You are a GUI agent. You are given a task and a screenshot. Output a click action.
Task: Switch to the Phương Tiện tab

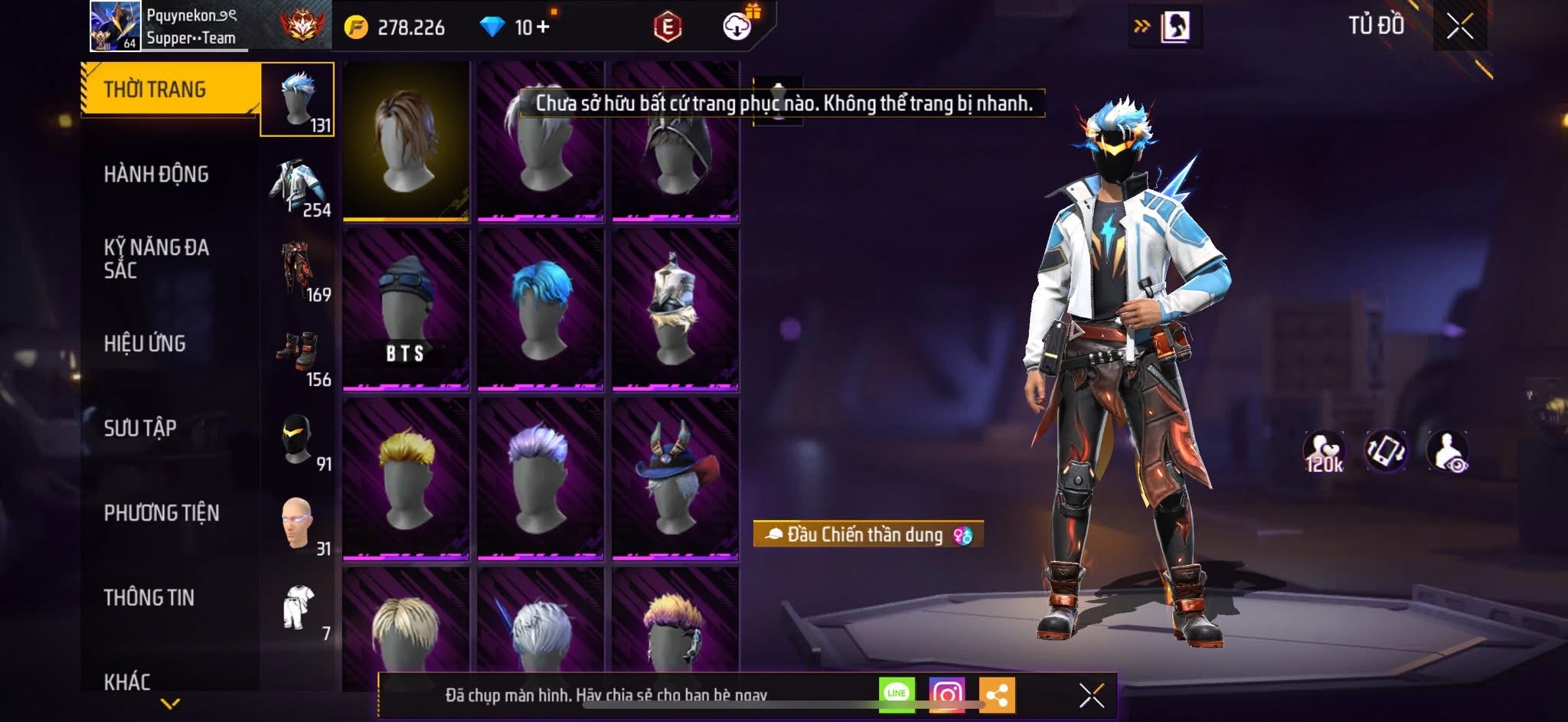(x=162, y=513)
